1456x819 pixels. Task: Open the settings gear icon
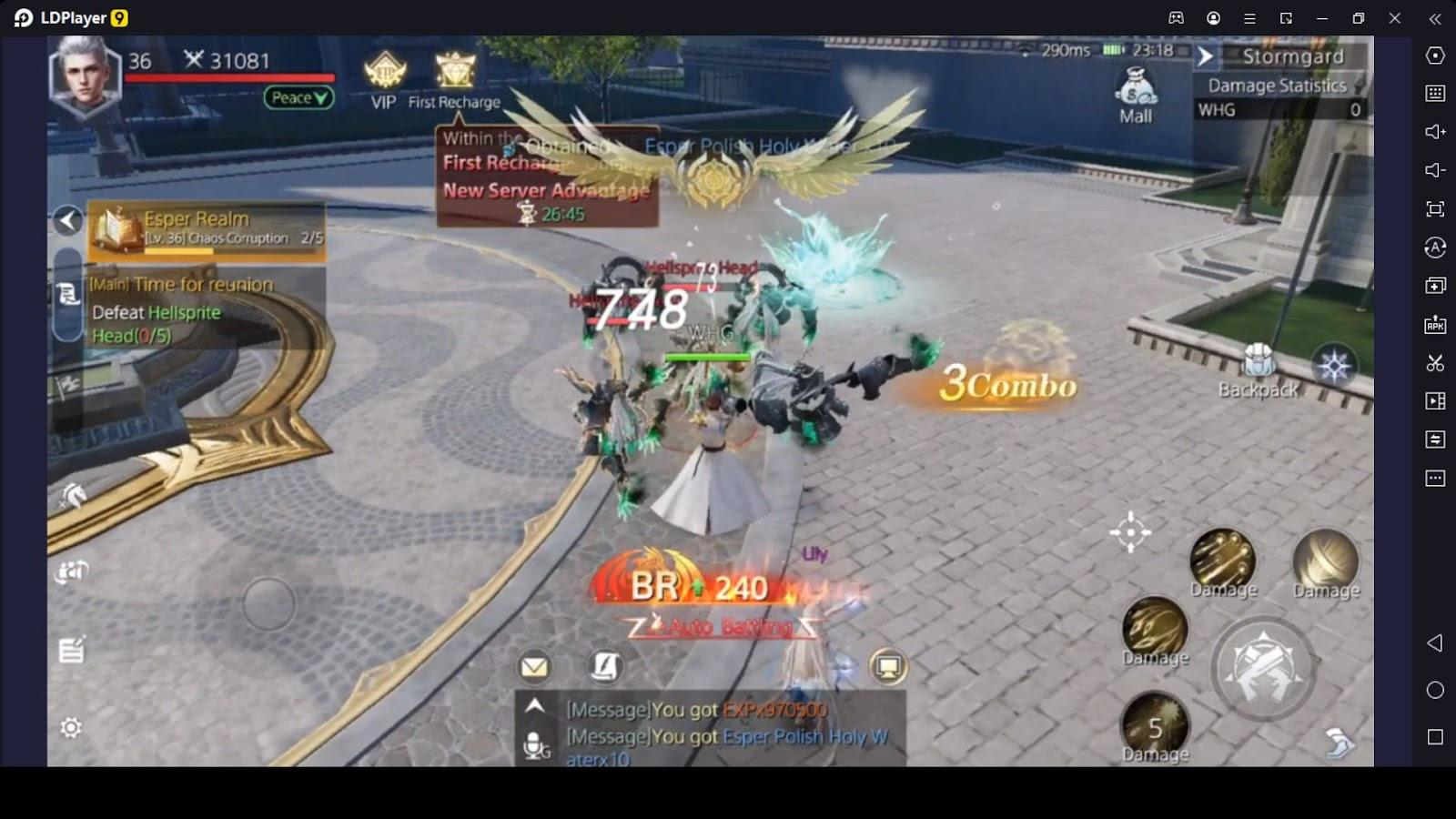(x=71, y=728)
